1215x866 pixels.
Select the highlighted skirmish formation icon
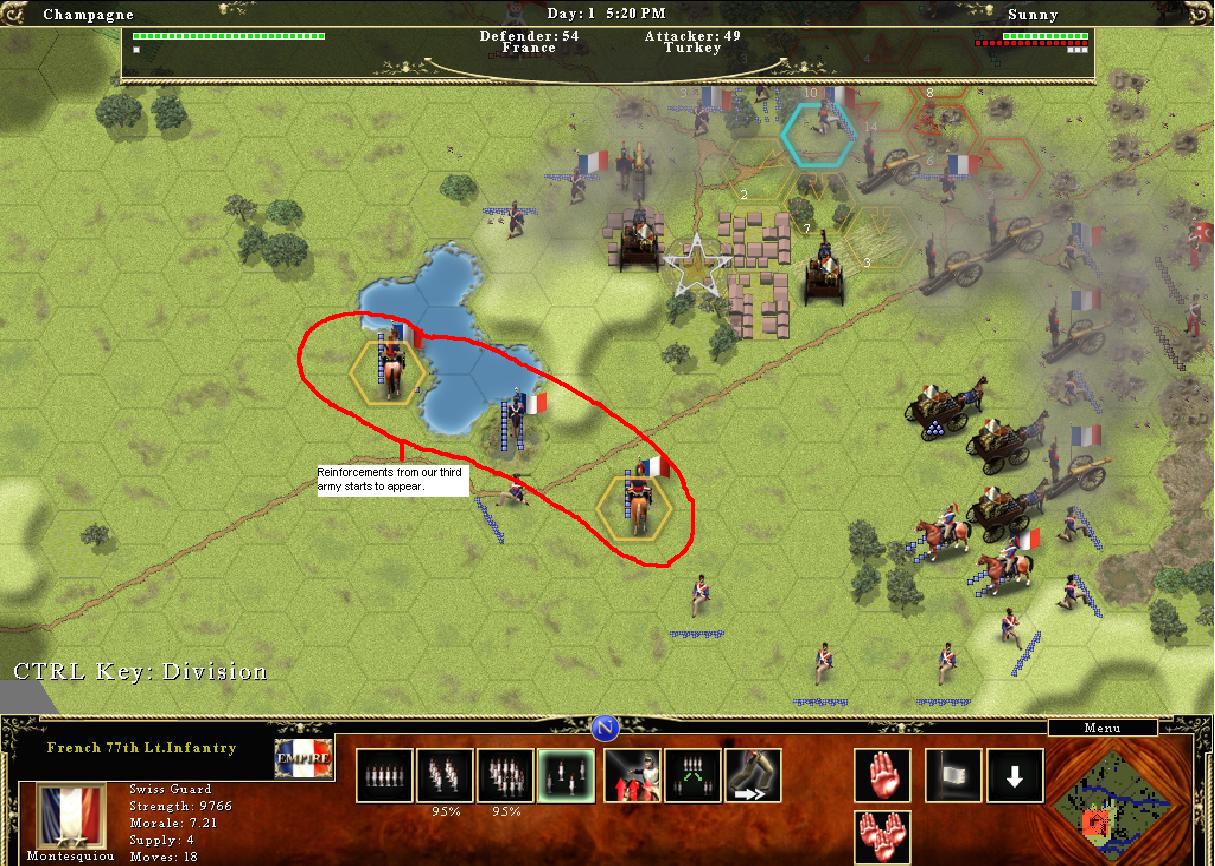tap(565, 776)
